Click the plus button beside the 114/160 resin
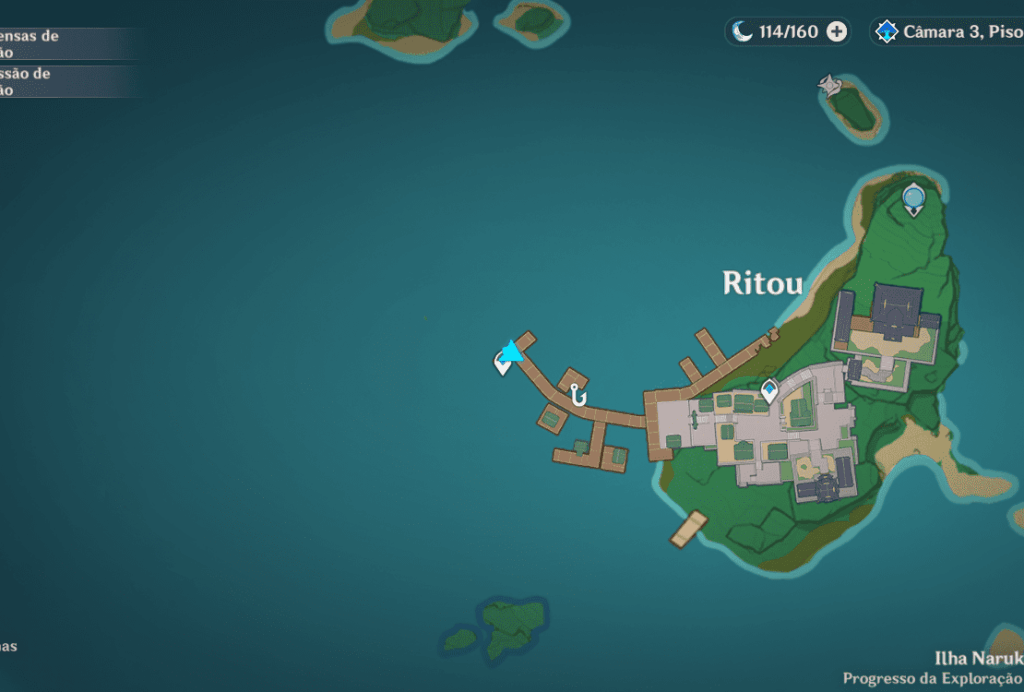The height and width of the screenshot is (692, 1024). [837, 32]
